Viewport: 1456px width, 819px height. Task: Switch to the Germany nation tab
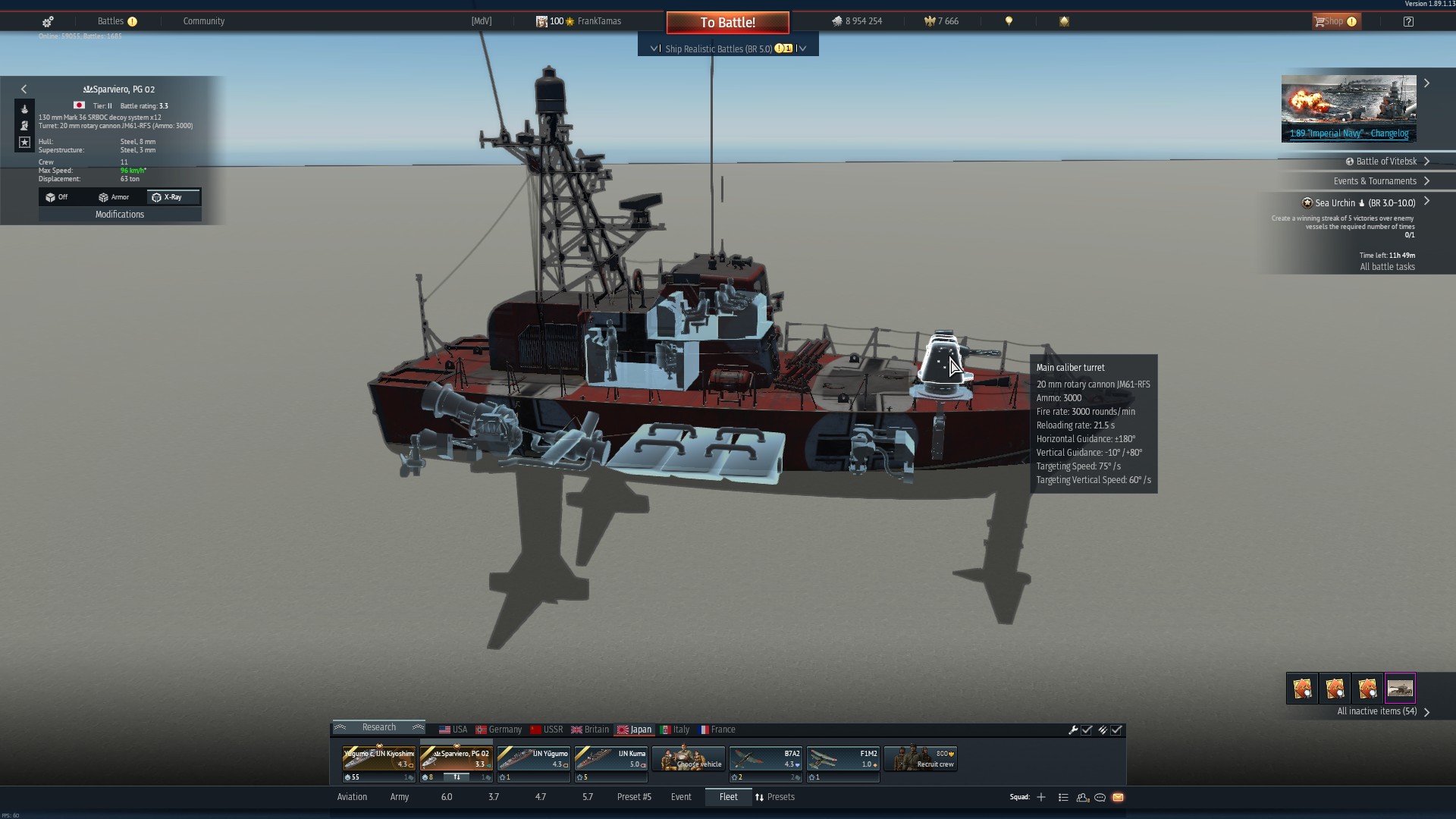(x=499, y=730)
